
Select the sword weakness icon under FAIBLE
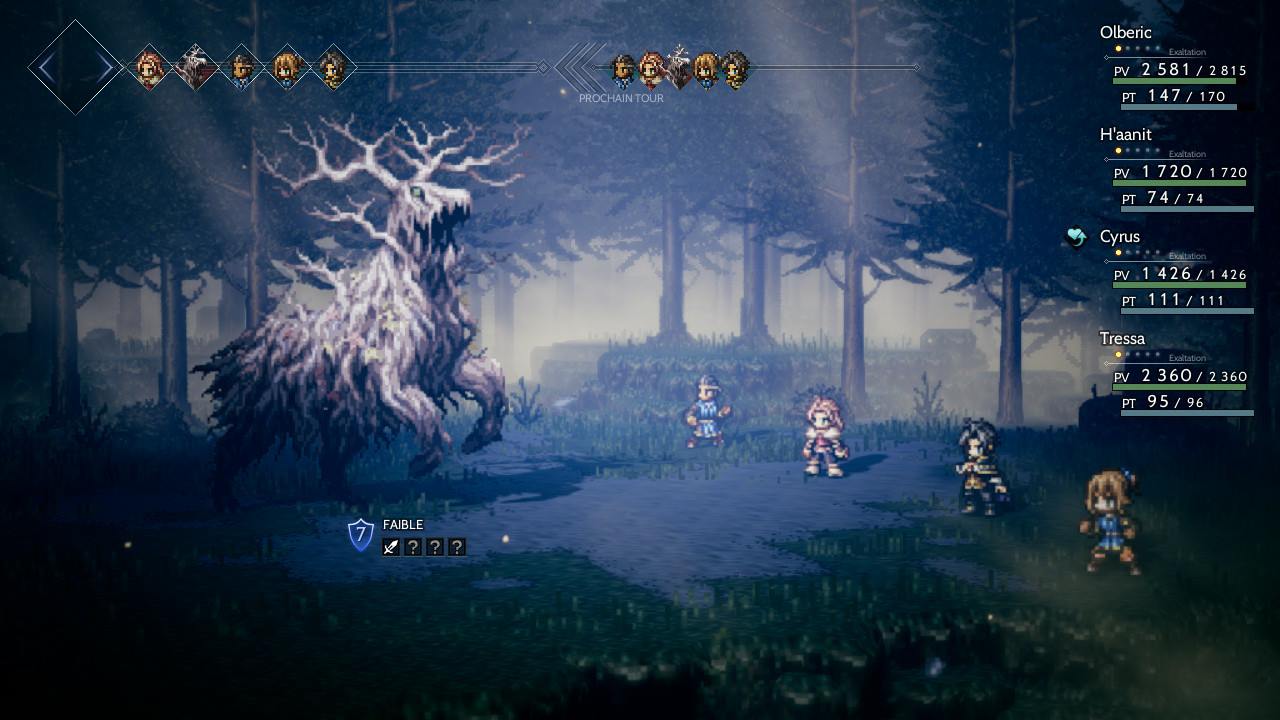pos(390,546)
